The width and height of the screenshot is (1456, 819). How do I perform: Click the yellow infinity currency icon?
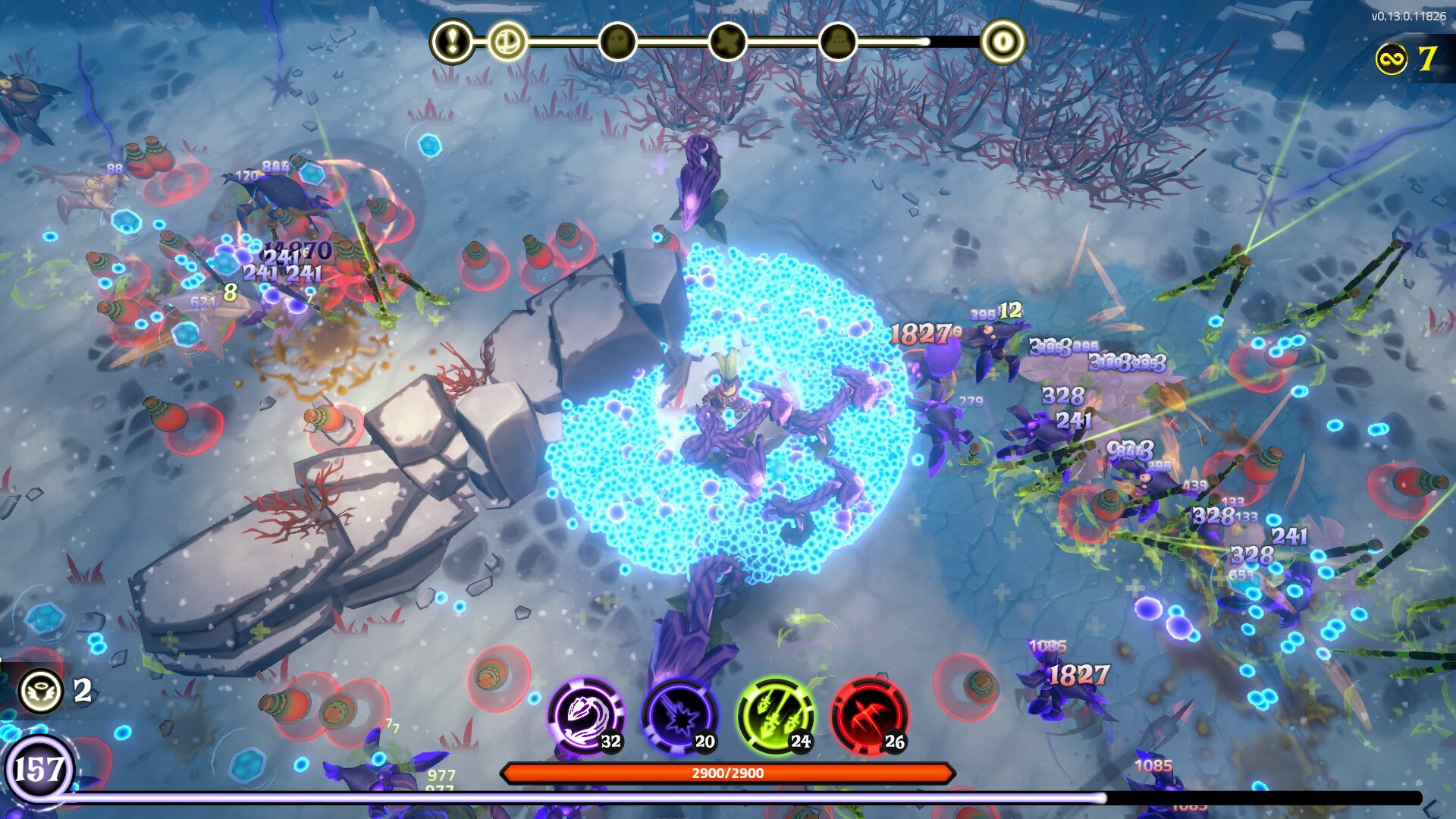(x=1392, y=58)
